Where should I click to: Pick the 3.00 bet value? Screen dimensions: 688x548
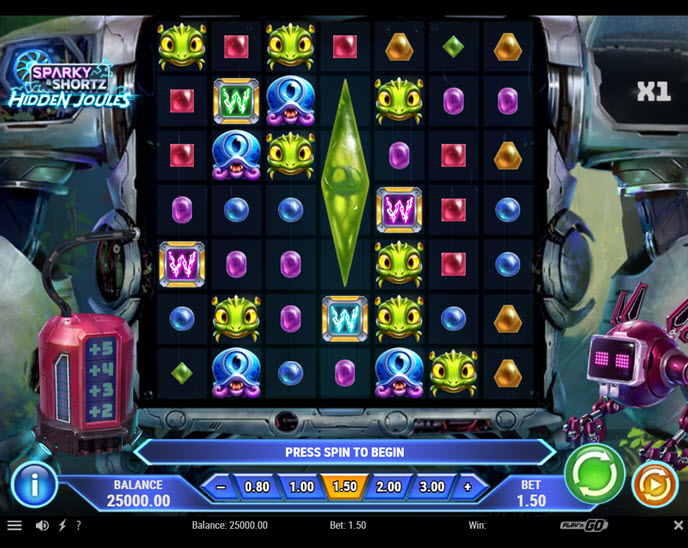tap(431, 487)
